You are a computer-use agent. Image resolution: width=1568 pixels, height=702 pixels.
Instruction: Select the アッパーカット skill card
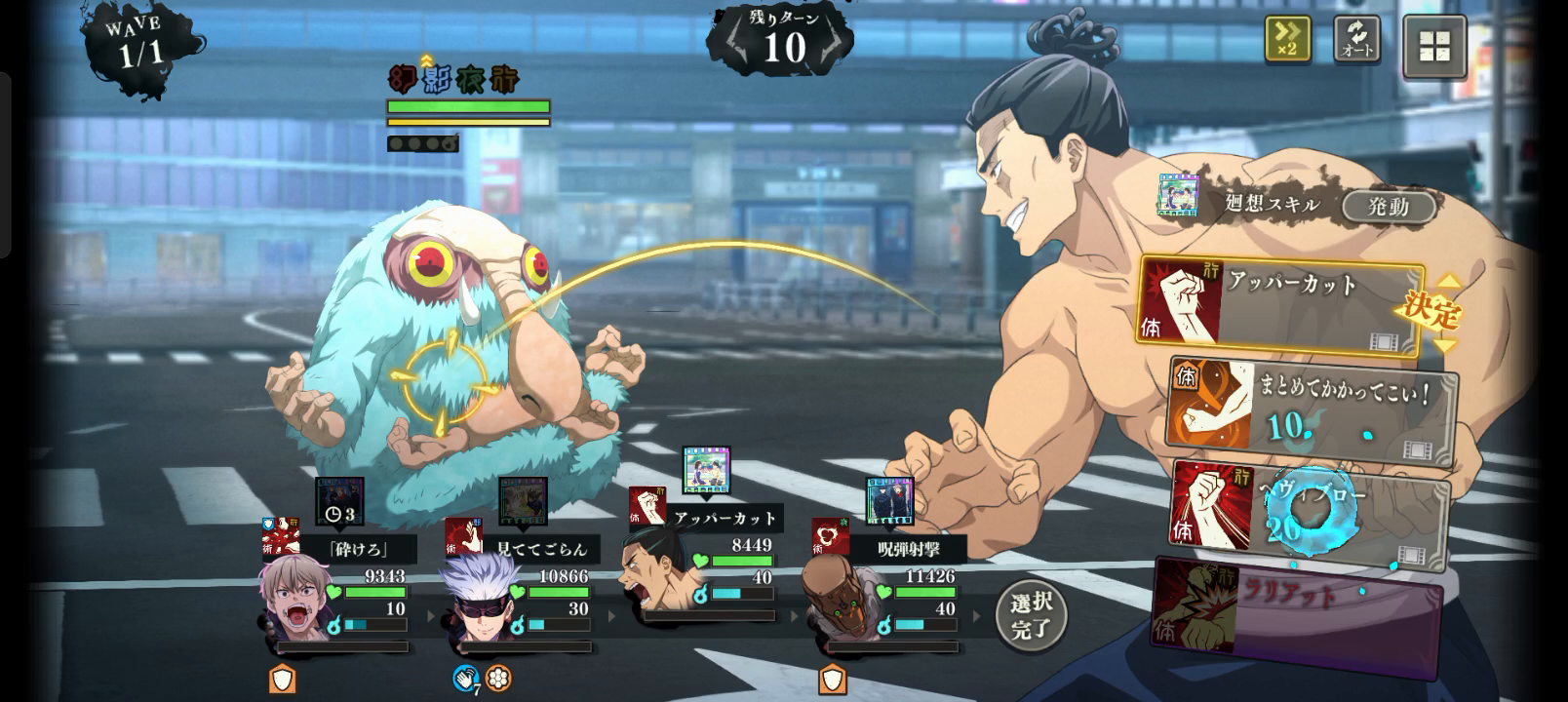point(1279,302)
